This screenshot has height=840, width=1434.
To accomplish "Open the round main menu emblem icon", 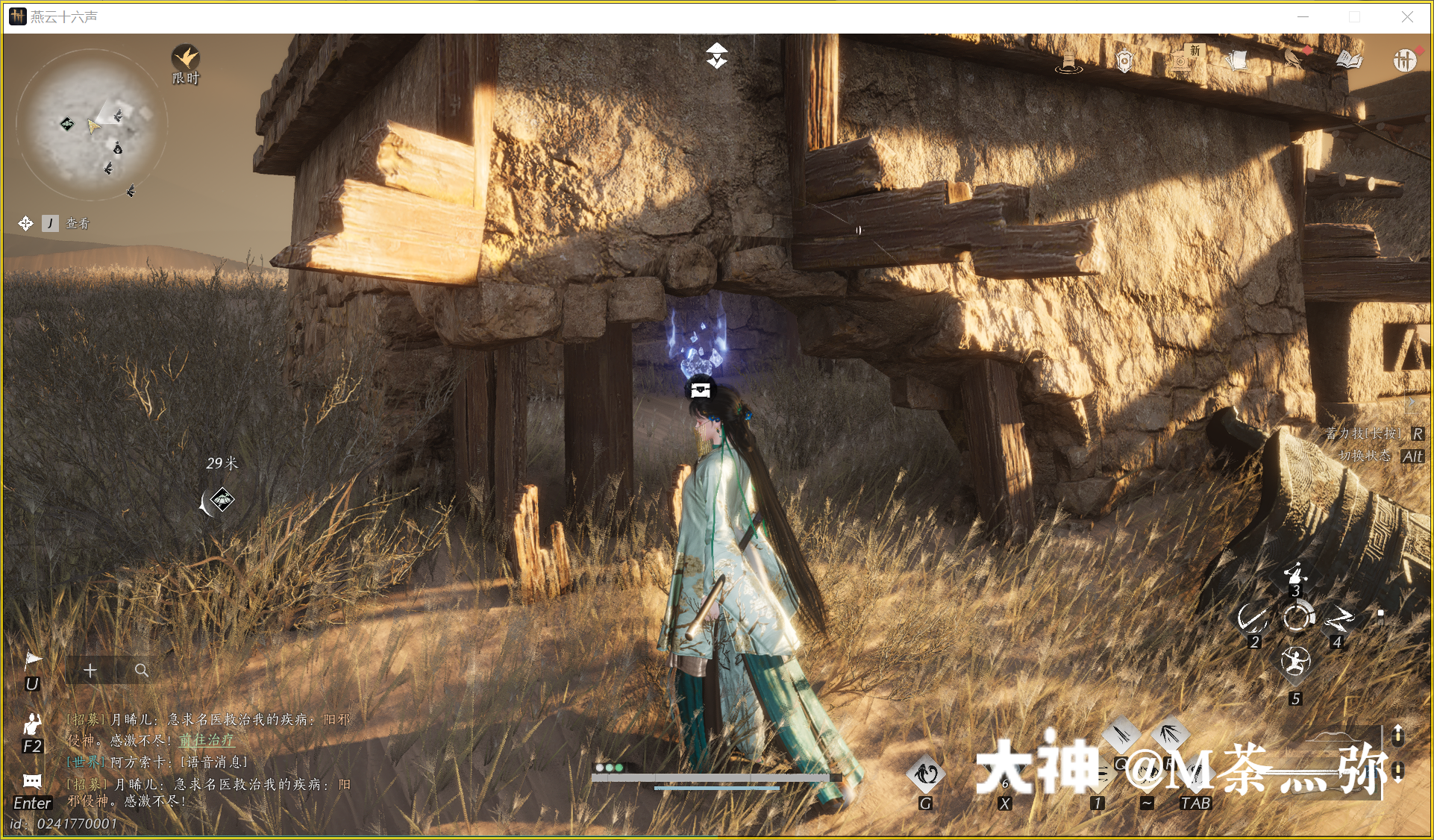I will pyautogui.click(x=1404, y=60).
